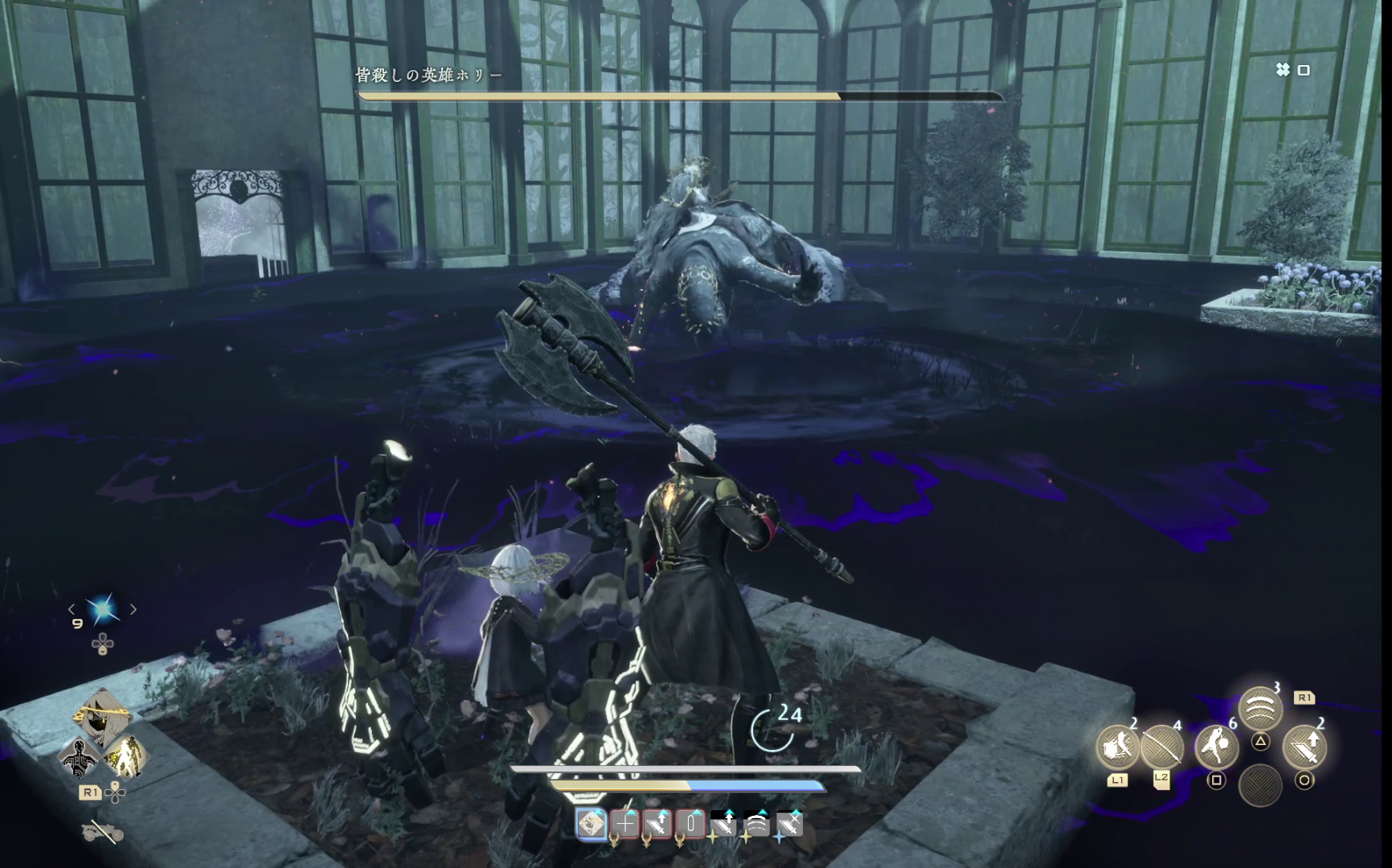Click the crossed-out vehicle mount icon
Screen dimensions: 1392x868
point(102,833)
